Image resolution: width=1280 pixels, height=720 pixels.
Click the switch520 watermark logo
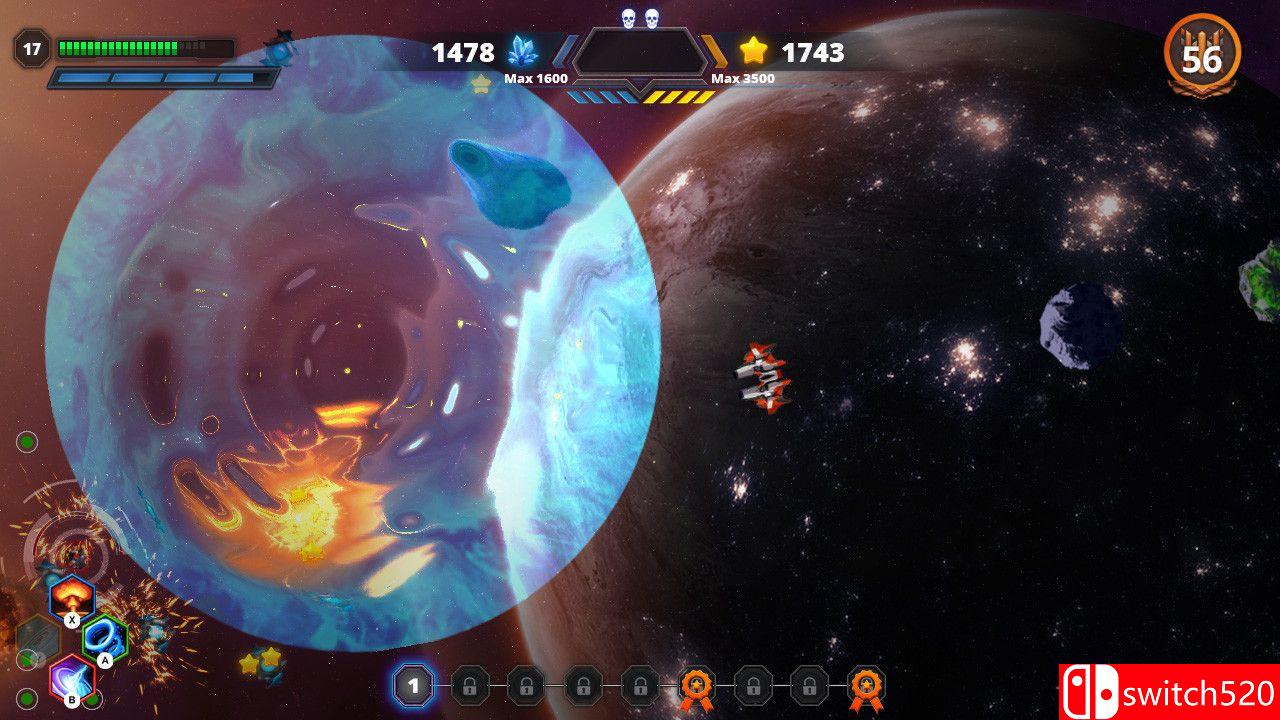[1169, 692]
